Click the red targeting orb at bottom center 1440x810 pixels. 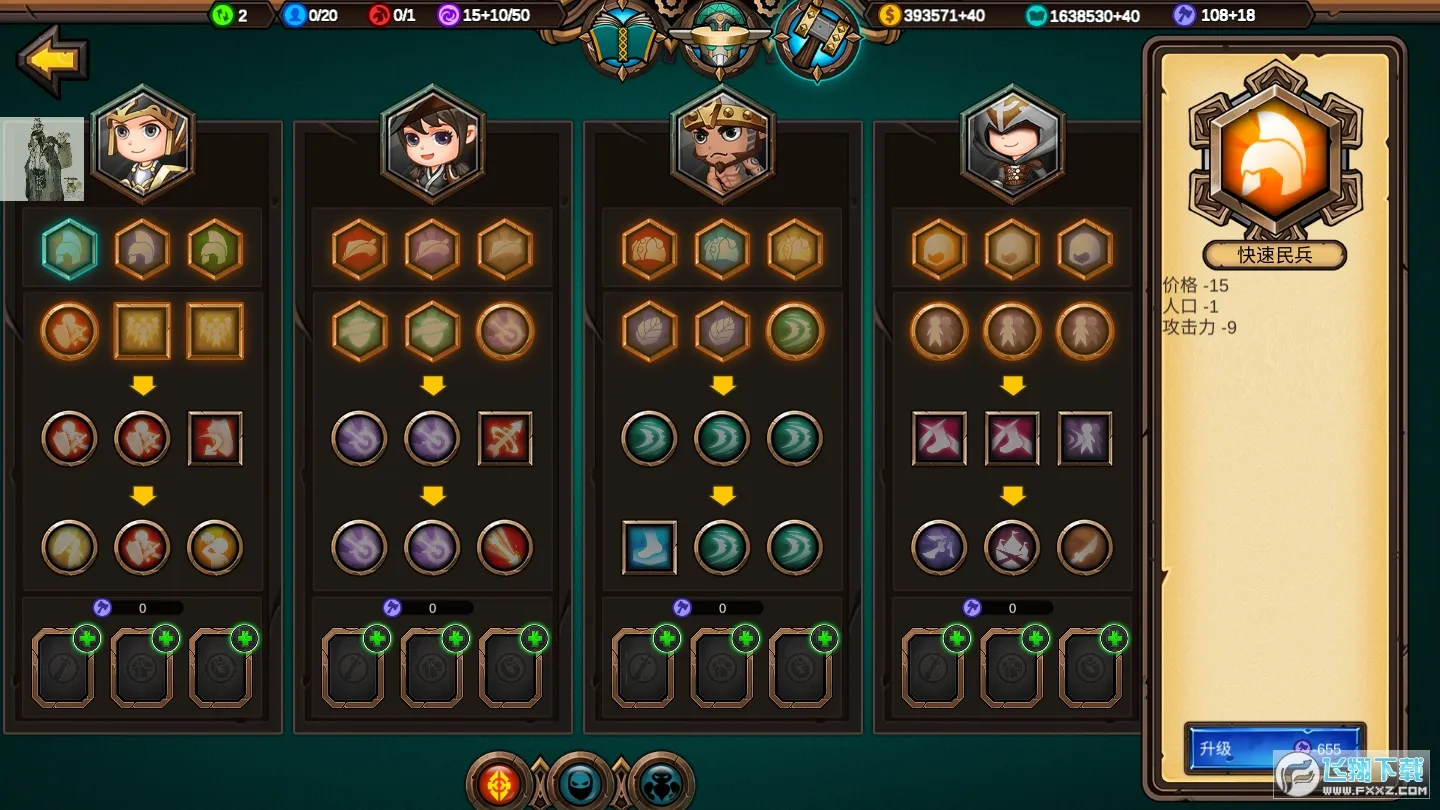click(500, 785)
